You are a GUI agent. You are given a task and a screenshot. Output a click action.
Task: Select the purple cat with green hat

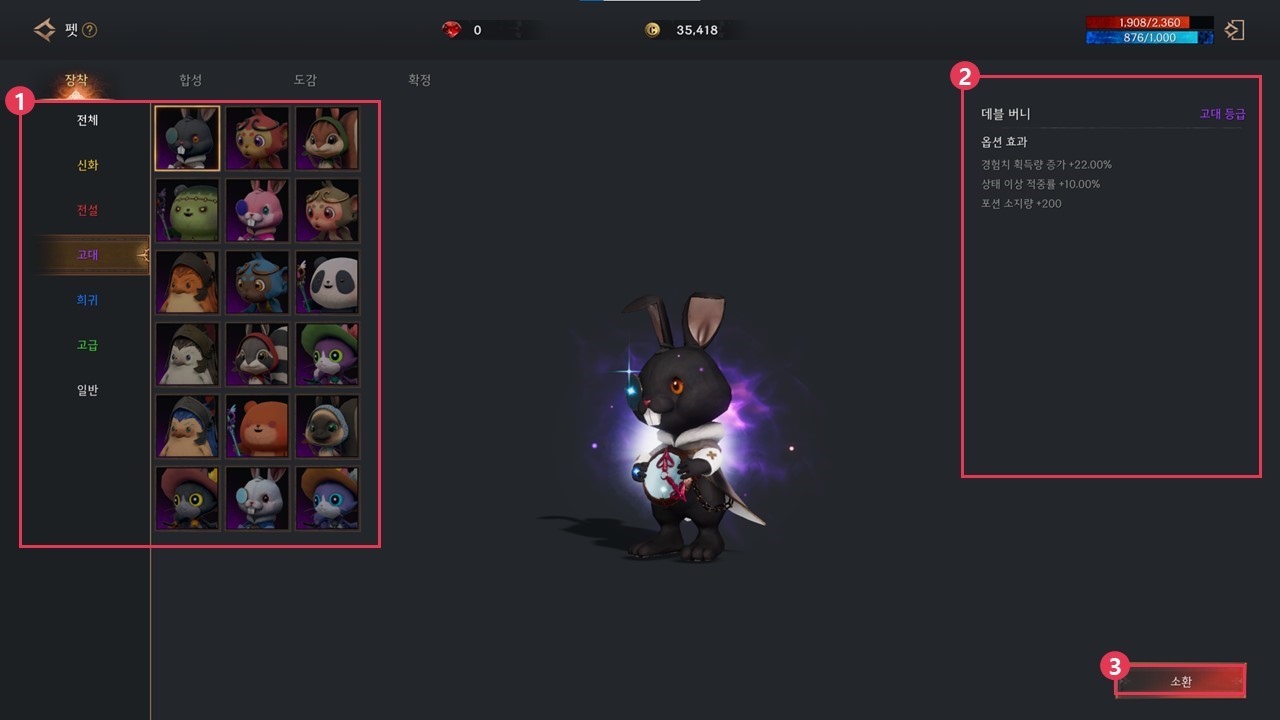point(327,354)
